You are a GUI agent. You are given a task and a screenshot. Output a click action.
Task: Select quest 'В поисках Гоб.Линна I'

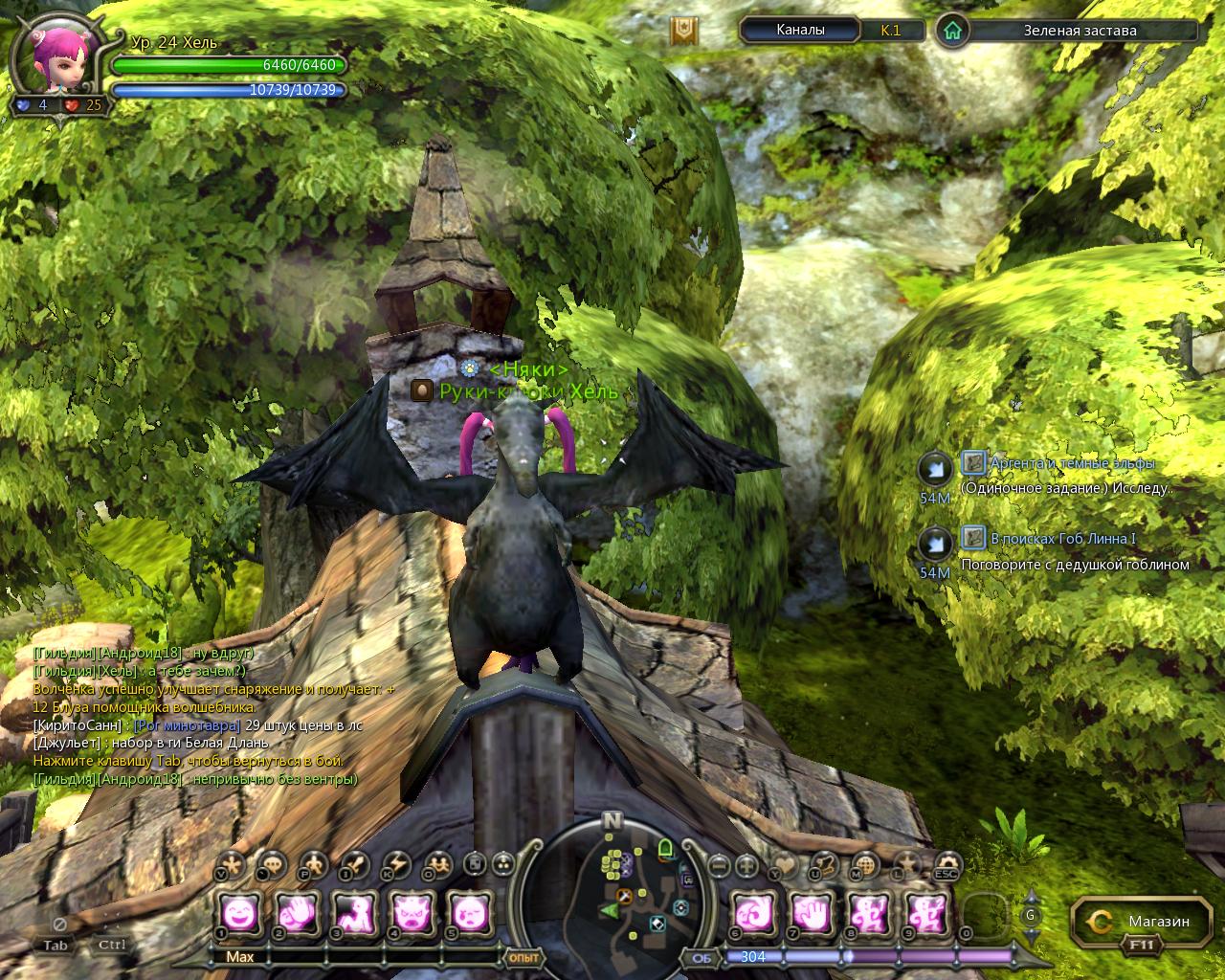point(1062,539)
